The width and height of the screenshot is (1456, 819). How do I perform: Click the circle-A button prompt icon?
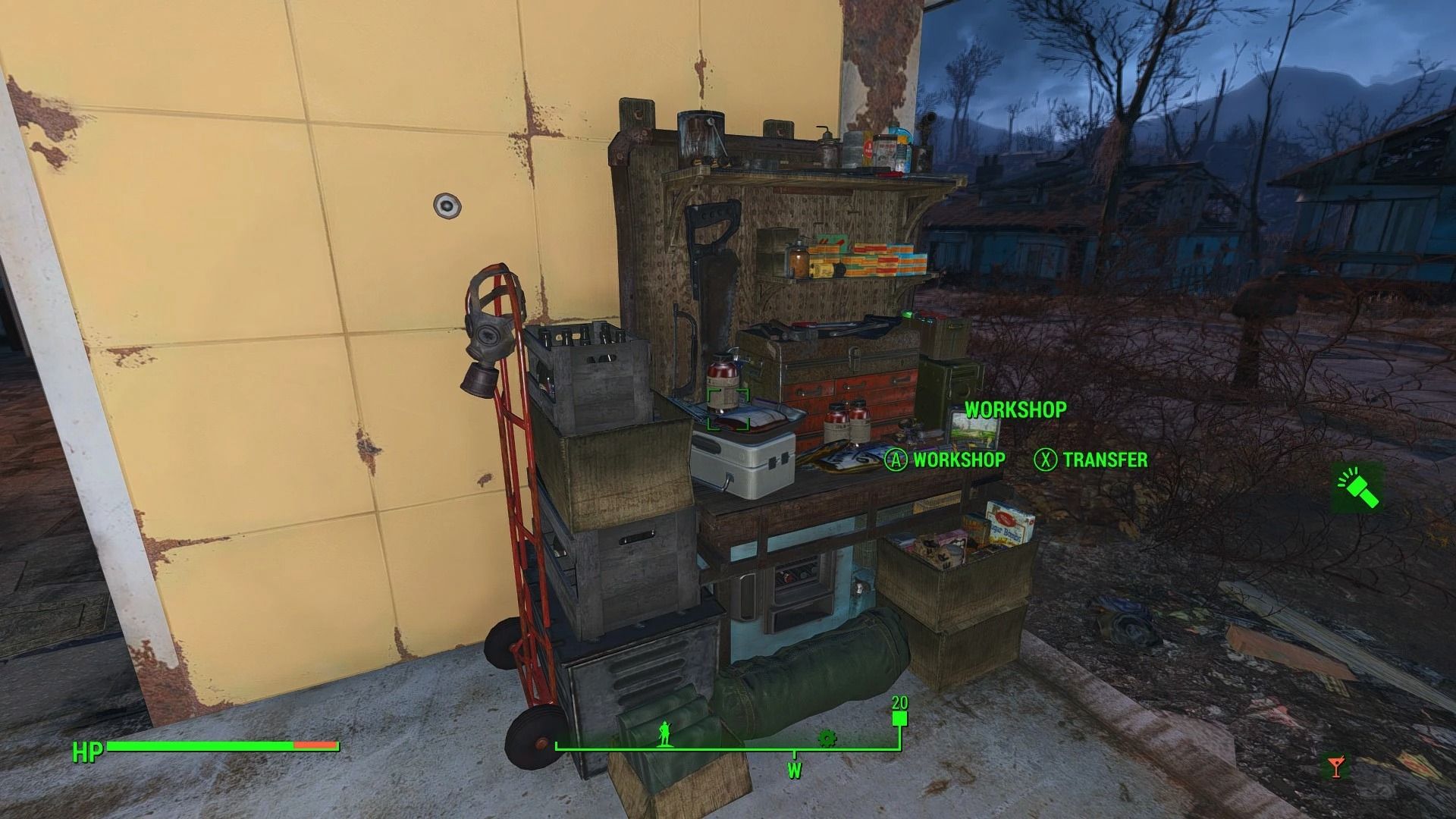point(896,460)
